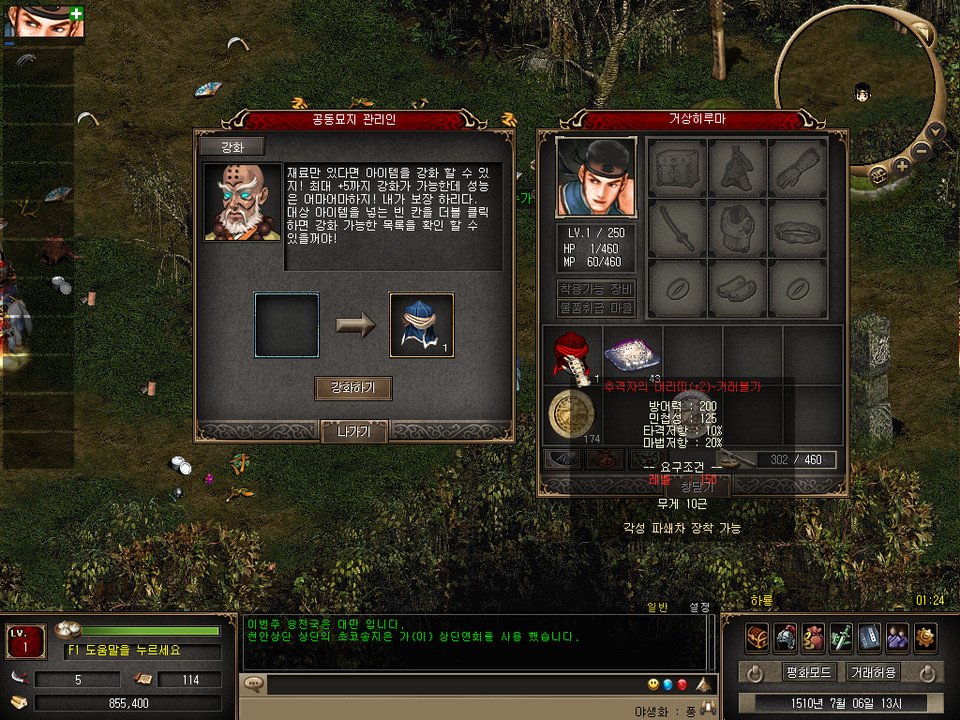Click the 물품취급 마을 button
This screenshot has width=960, height=720.
coord(596,308)
